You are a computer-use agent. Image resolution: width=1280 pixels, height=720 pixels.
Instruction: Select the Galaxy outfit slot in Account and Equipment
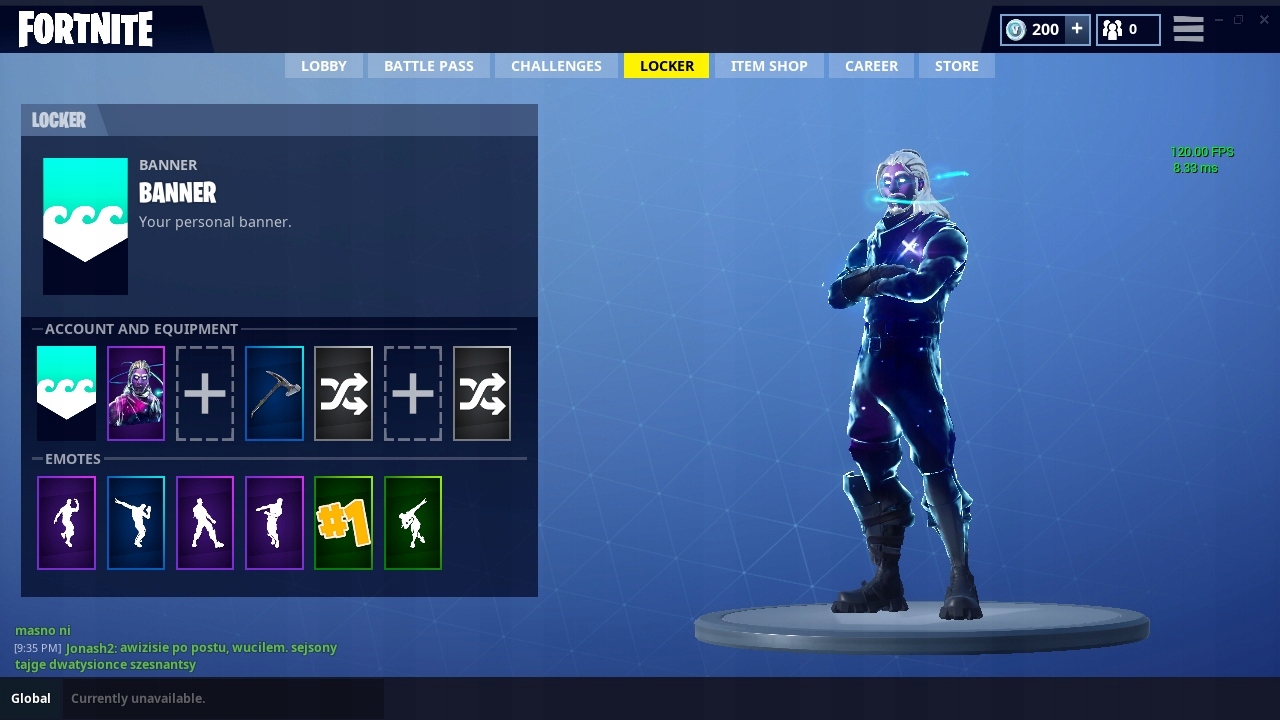pyautogui.click(x=135, y=392)
